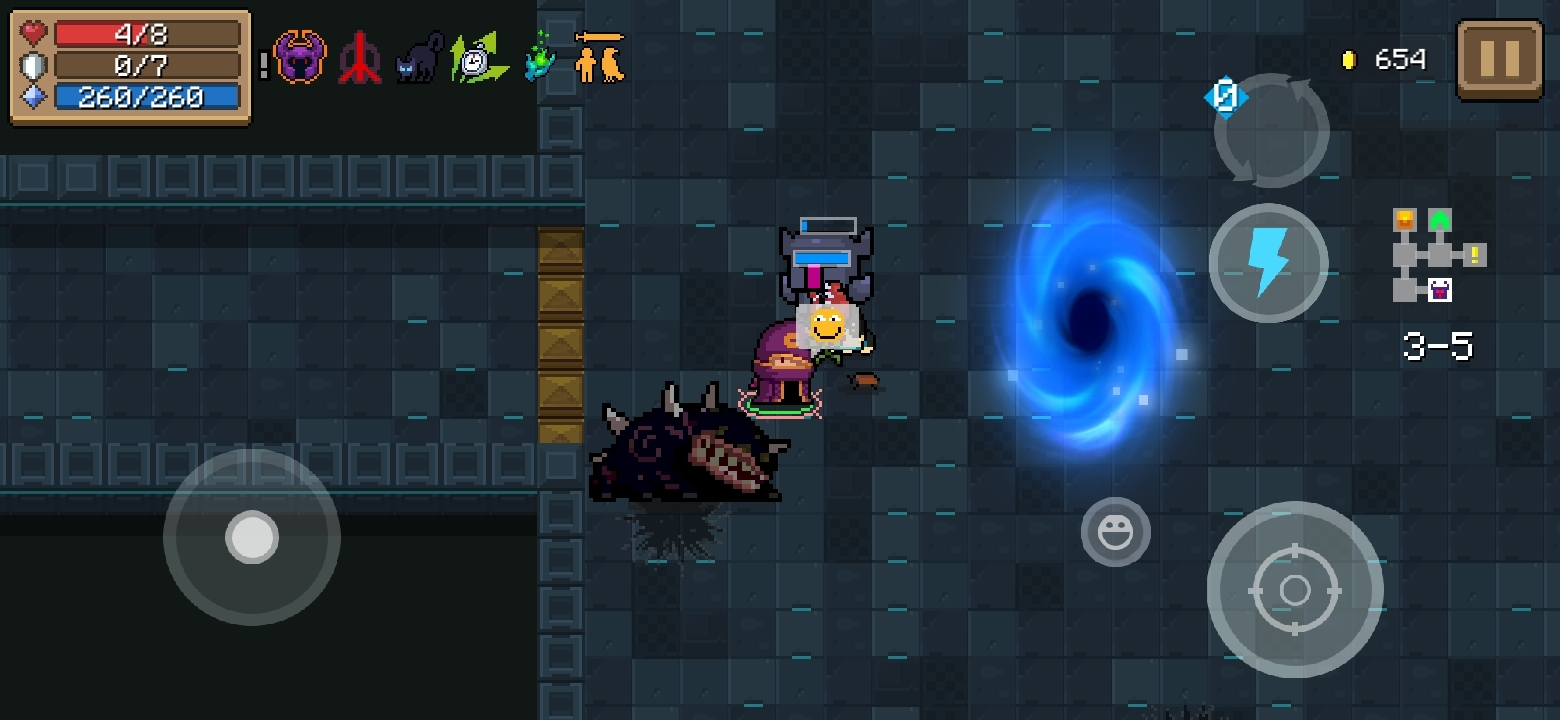Tap the virtual movement joystick
The width and height of the screenshot is (1560, 720).
point(252,538)
